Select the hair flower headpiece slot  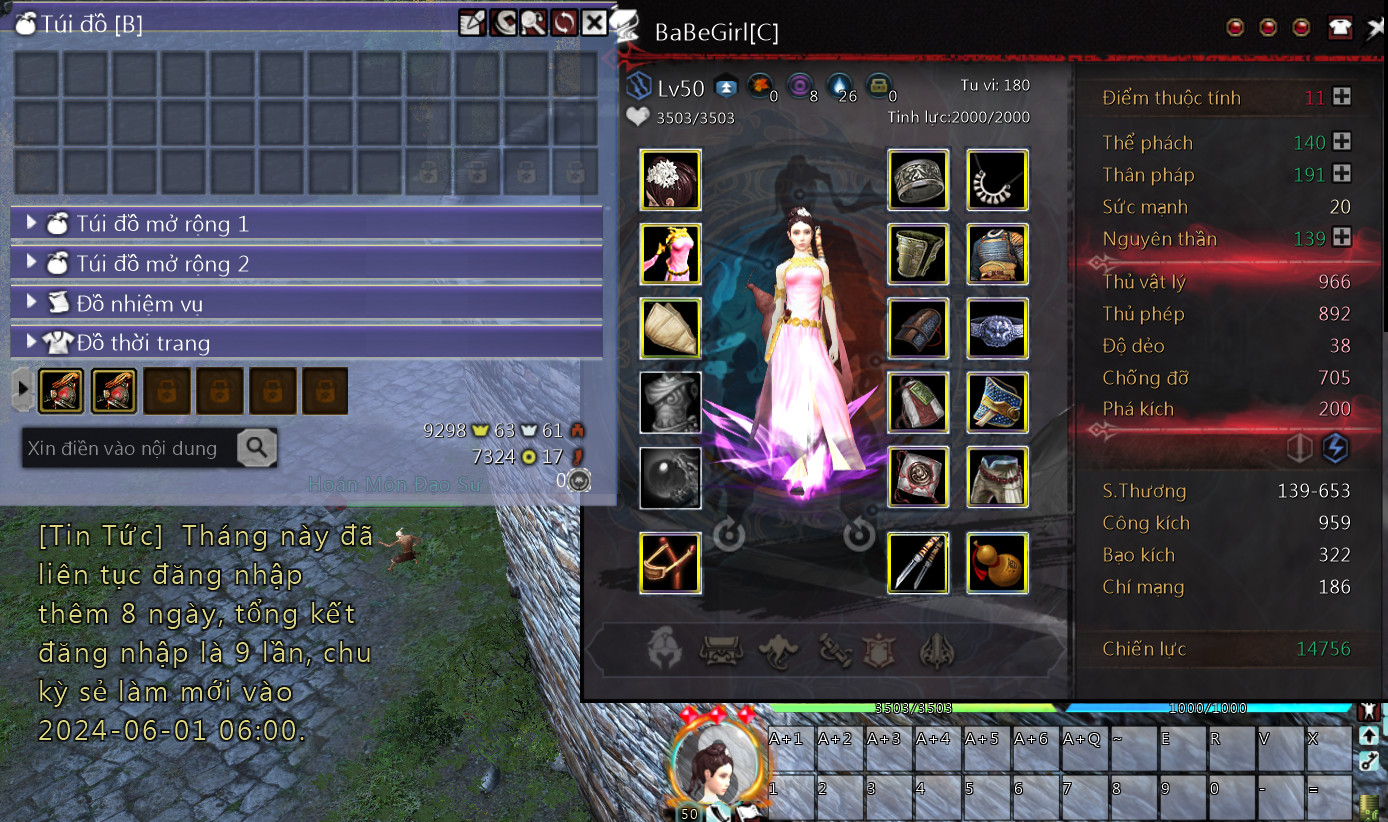click(x=670, y=180)
